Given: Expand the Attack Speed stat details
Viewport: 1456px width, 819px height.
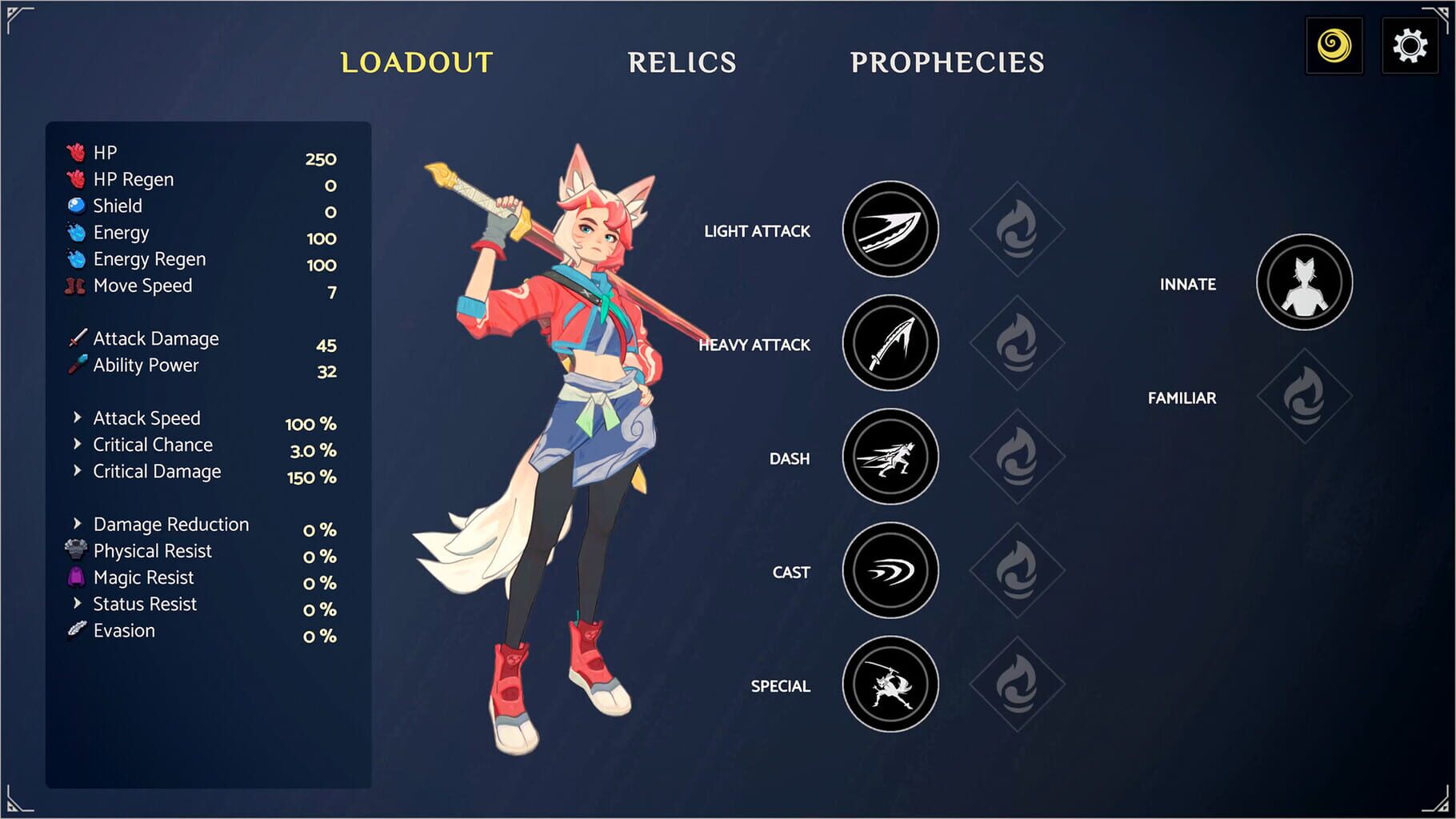Looking at the screenshot, I should pos(78,417).
